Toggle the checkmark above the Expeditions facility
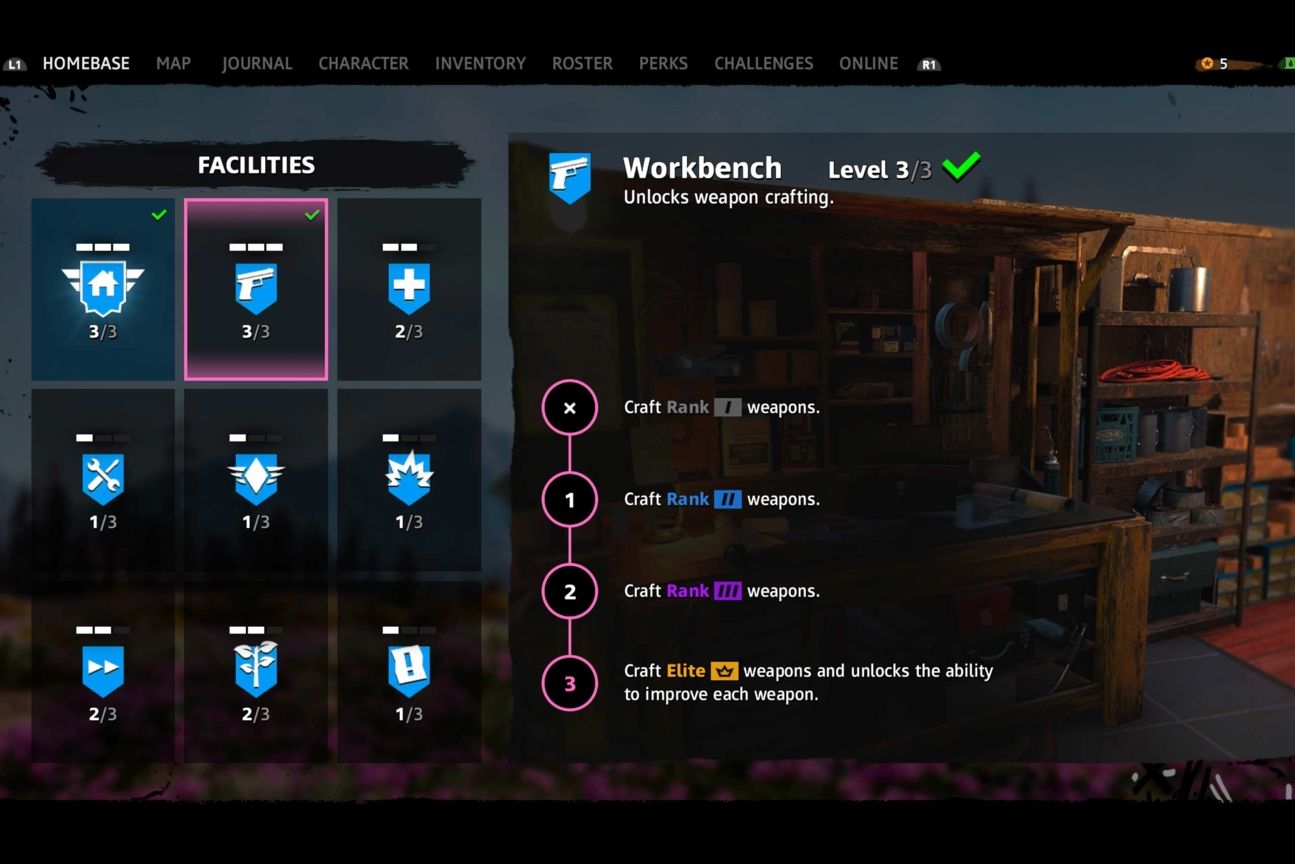Viewport: 1295px width, 864px height. click(x=158, y=213)
